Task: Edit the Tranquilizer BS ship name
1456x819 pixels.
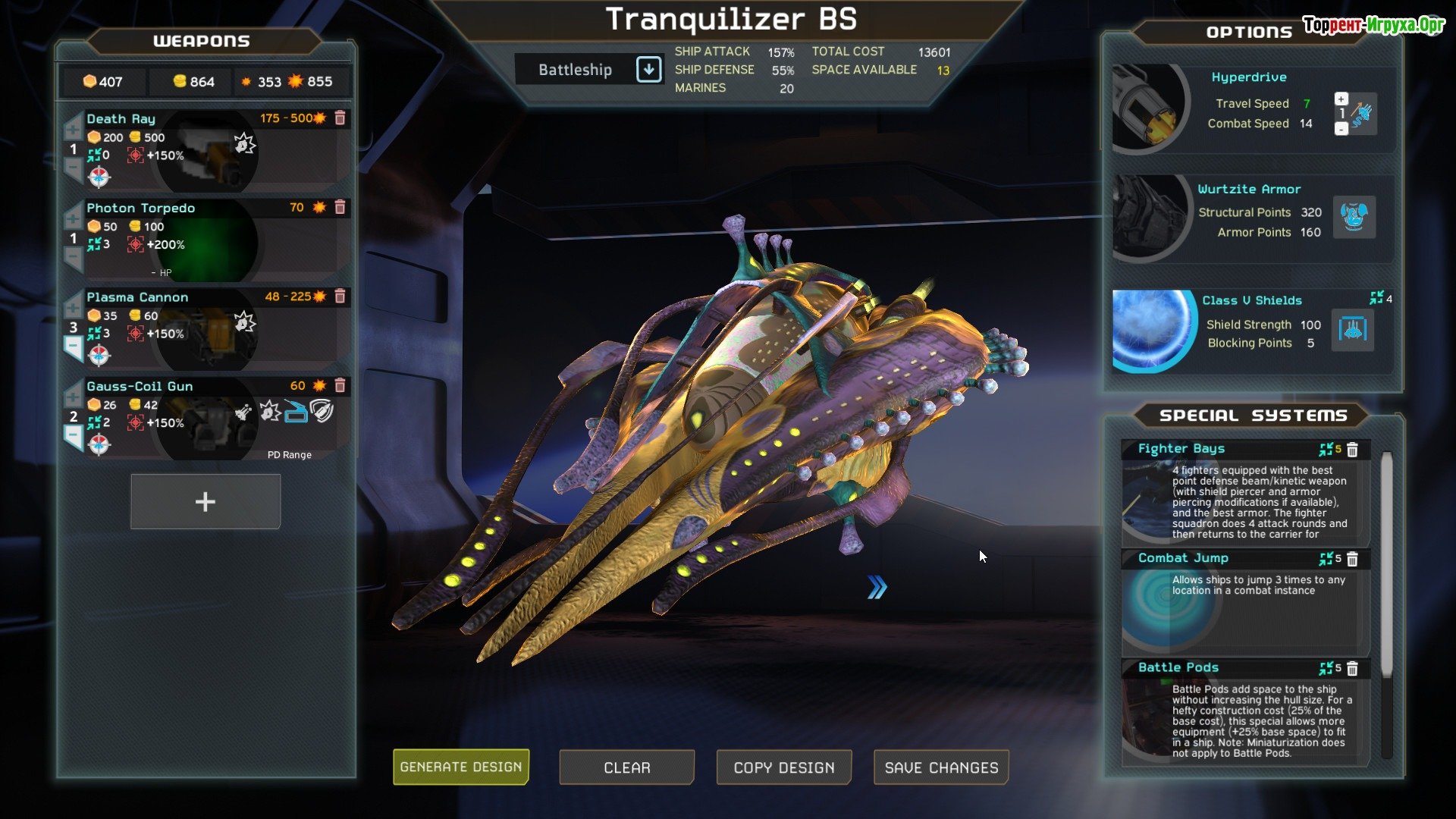Action: [731, 20]
